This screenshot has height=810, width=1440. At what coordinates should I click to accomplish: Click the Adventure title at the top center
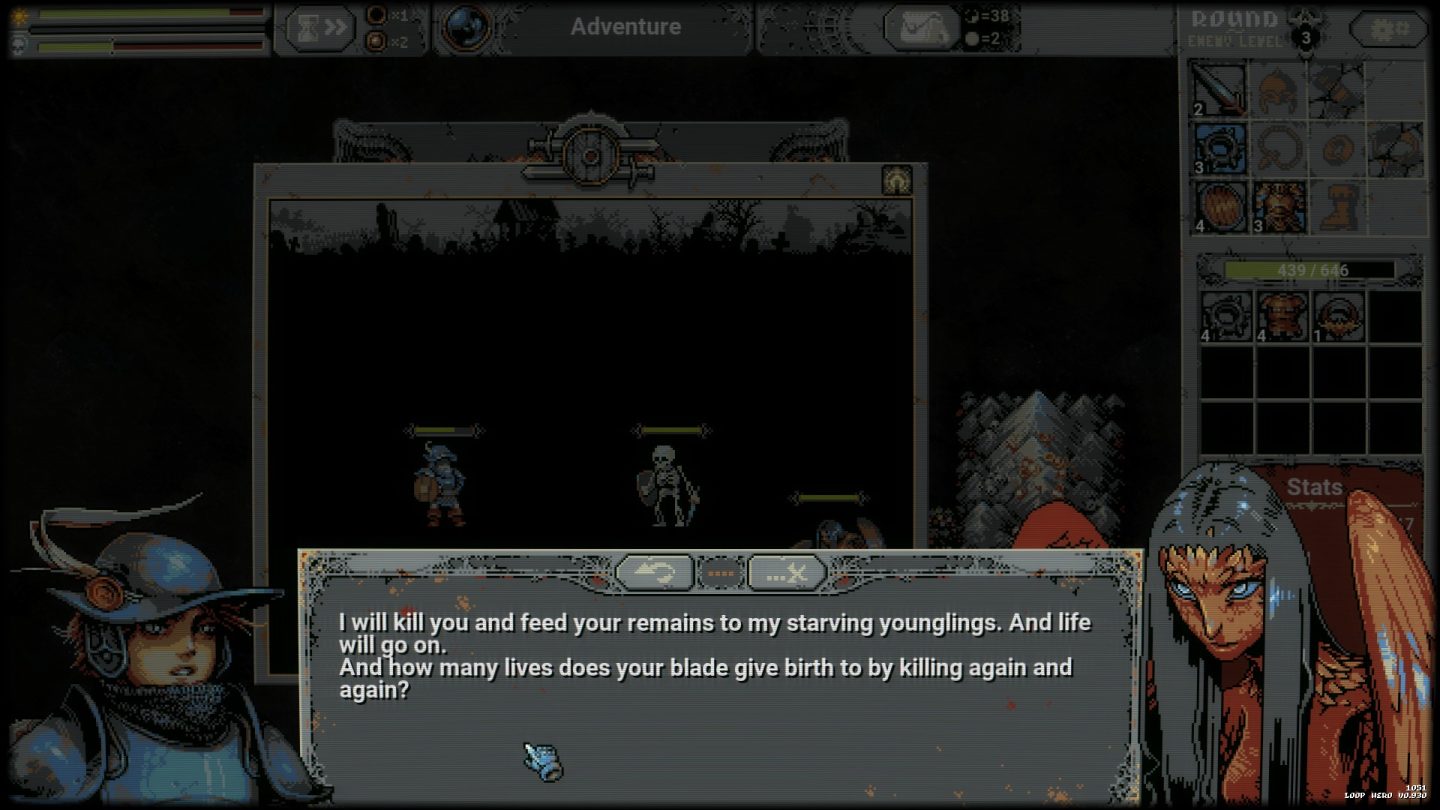(x=626, y=27)
